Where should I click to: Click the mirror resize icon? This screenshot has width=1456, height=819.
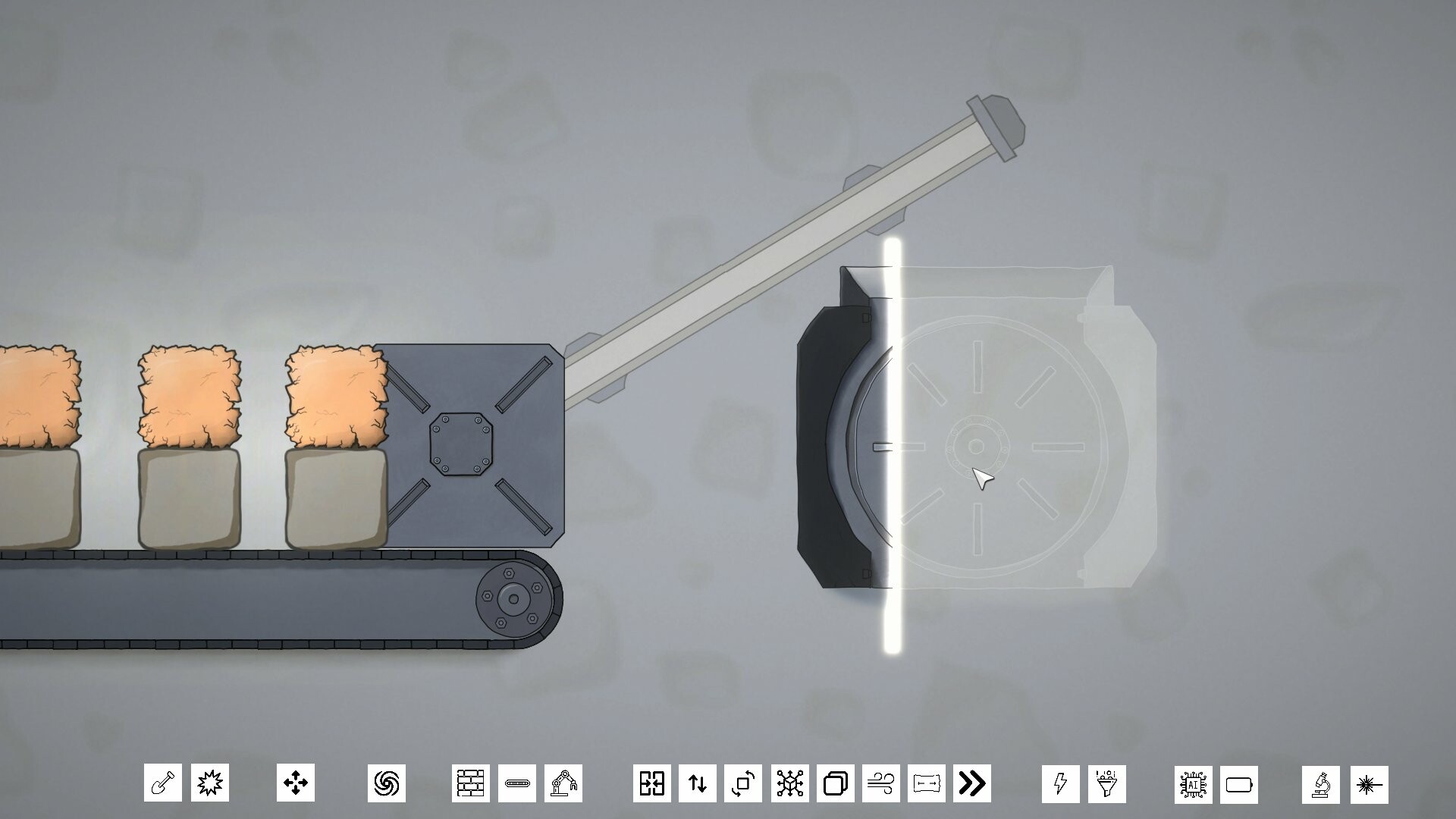coord(654,783)
